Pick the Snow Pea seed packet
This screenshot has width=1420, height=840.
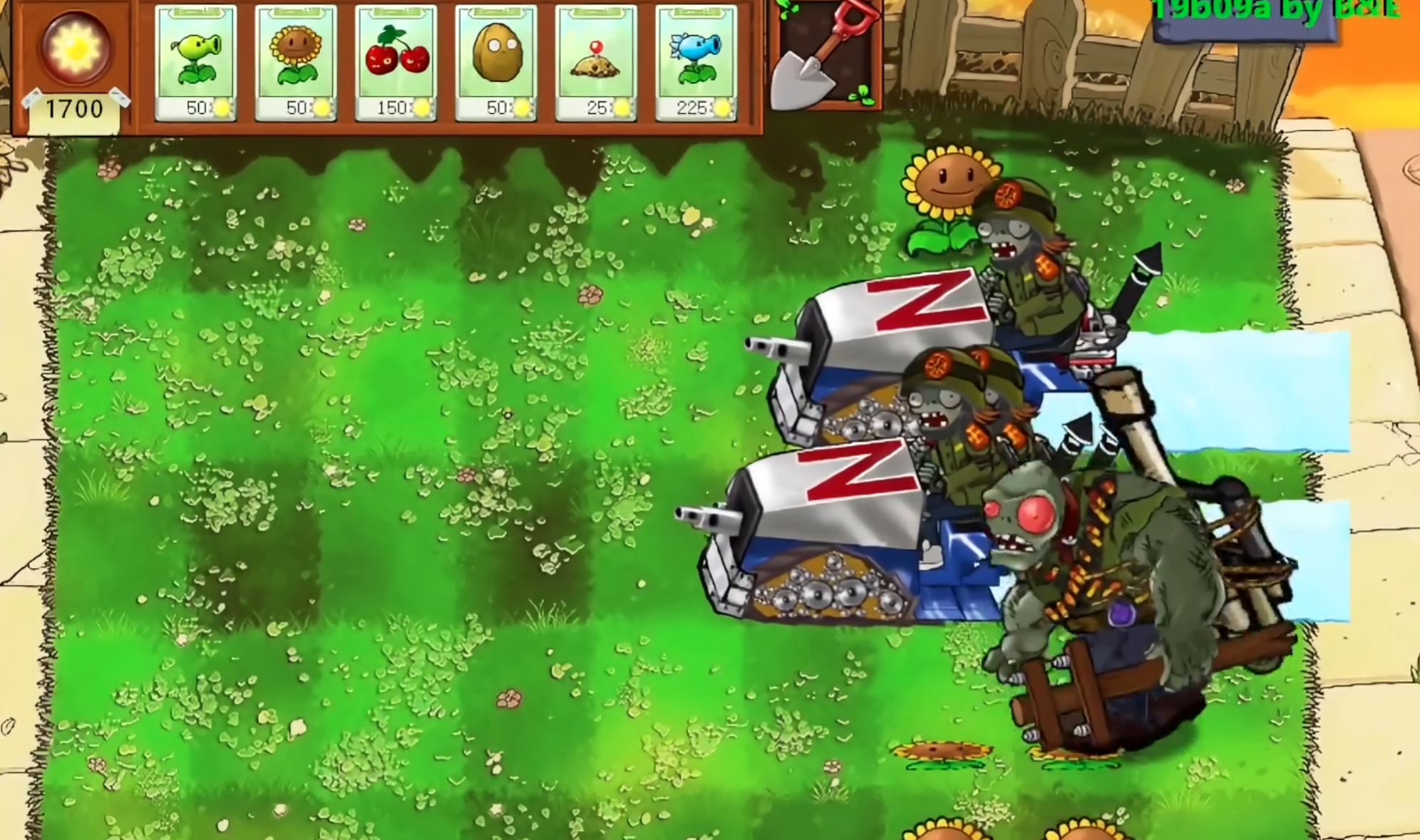coord(696,63)
